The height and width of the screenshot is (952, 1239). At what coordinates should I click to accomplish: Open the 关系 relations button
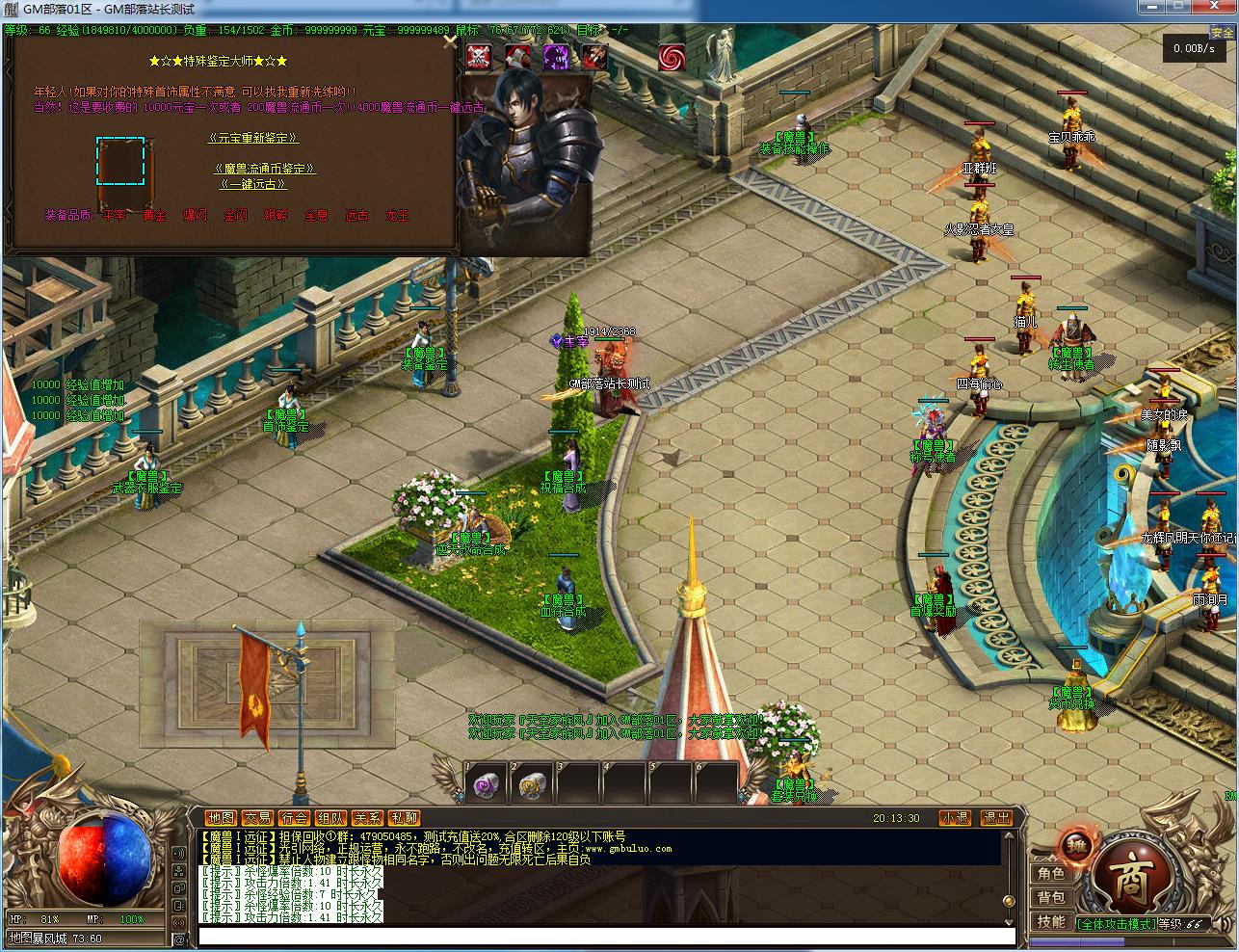click(367, 818)
